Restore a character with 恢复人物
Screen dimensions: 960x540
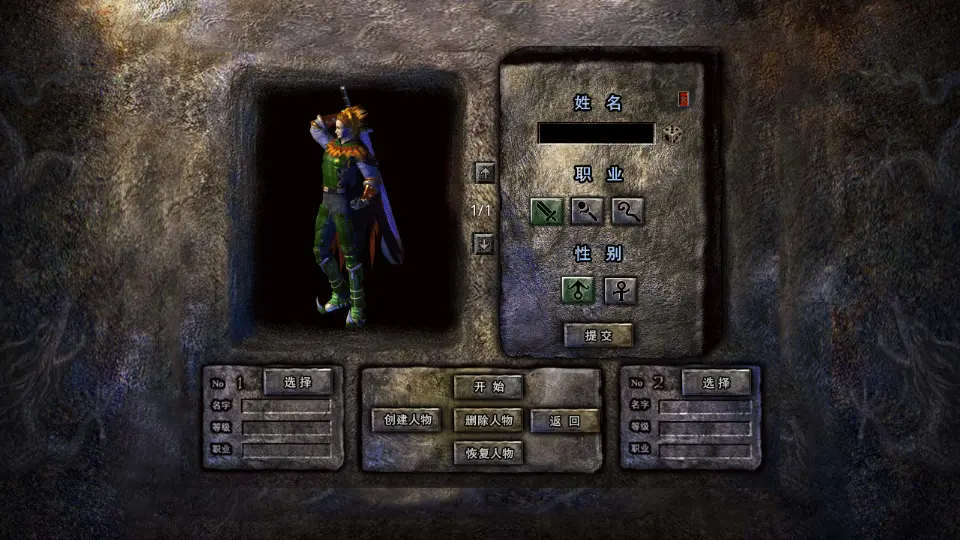tap(489, 453)
